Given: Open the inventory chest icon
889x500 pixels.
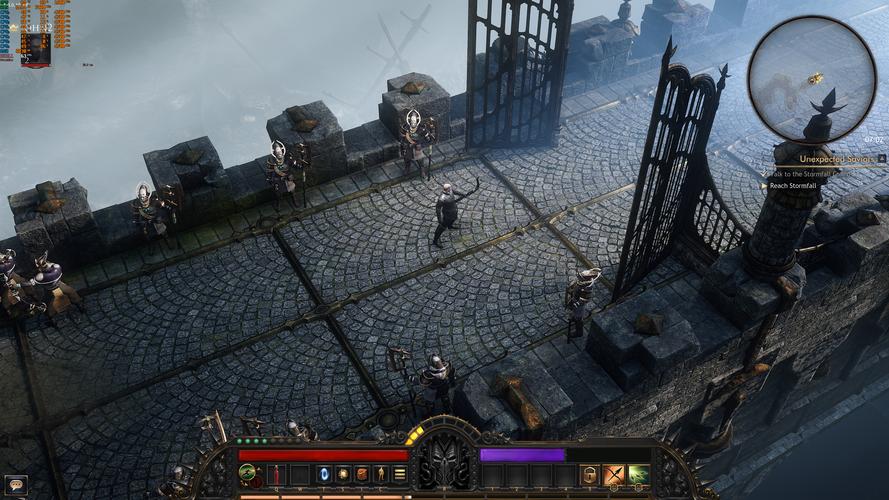Looking at the screenshot, I should point(362,474).
